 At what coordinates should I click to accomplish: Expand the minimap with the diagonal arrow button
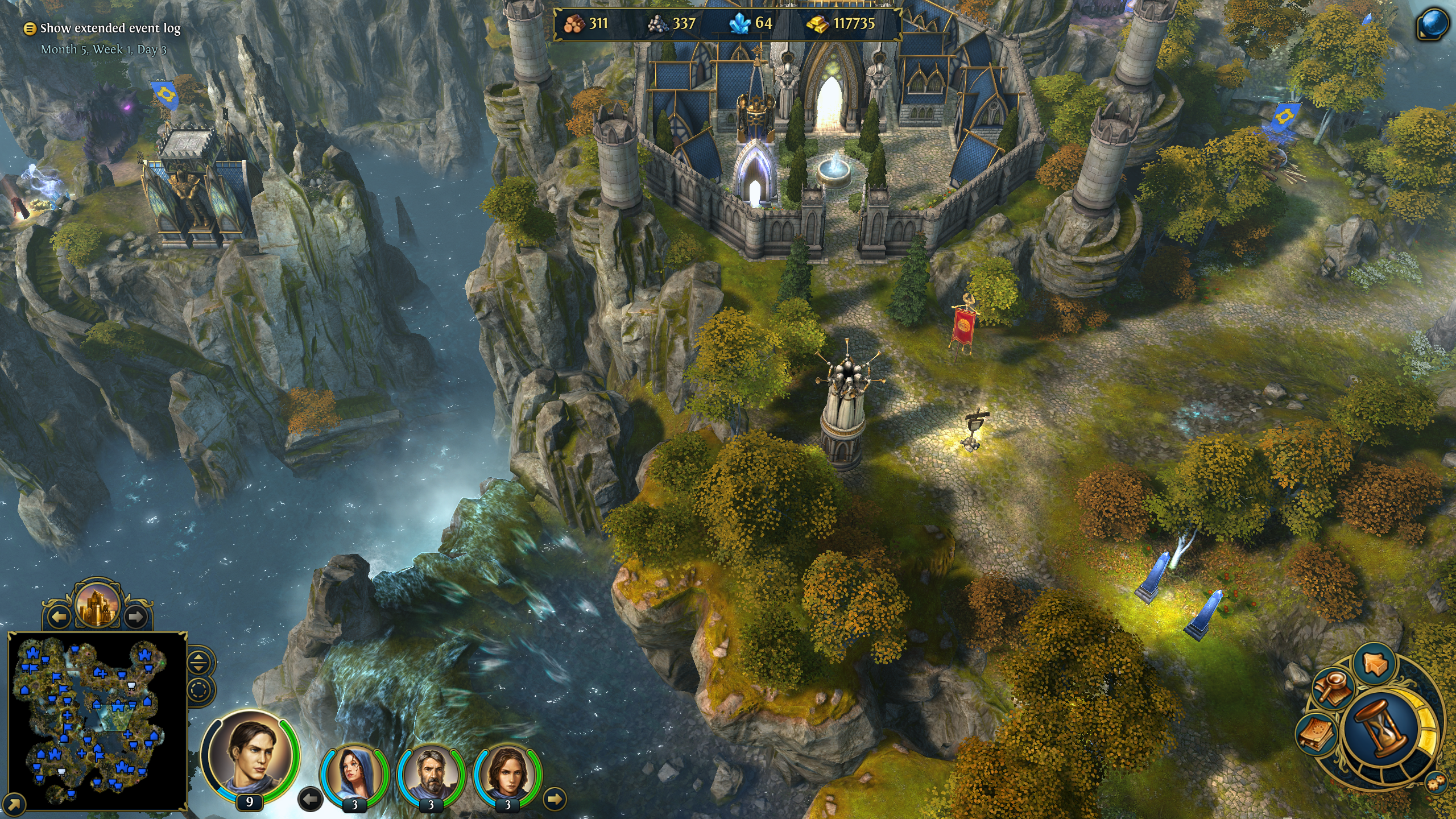[15, 804]
